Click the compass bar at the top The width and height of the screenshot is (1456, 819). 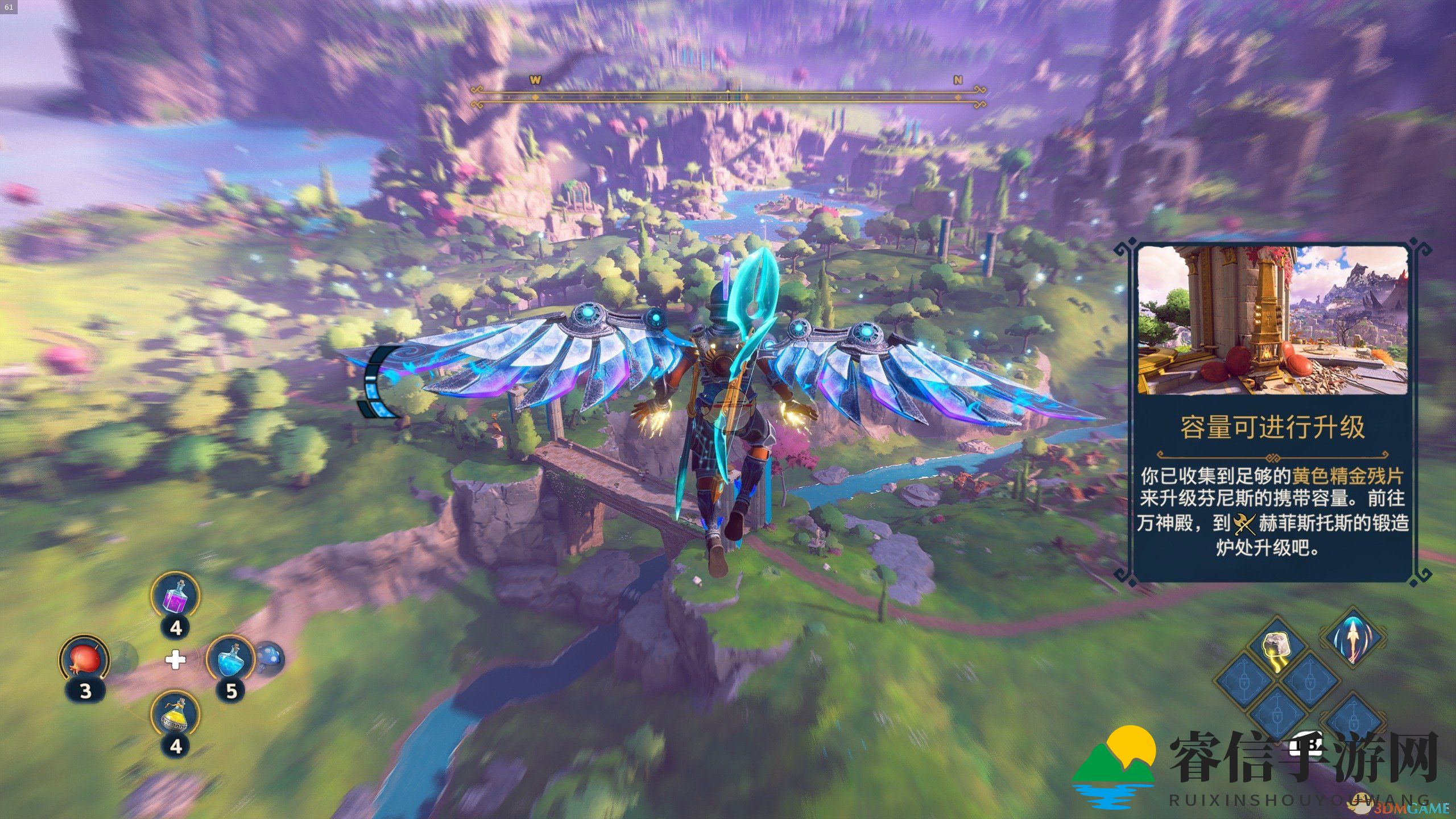tap(728, 98)
